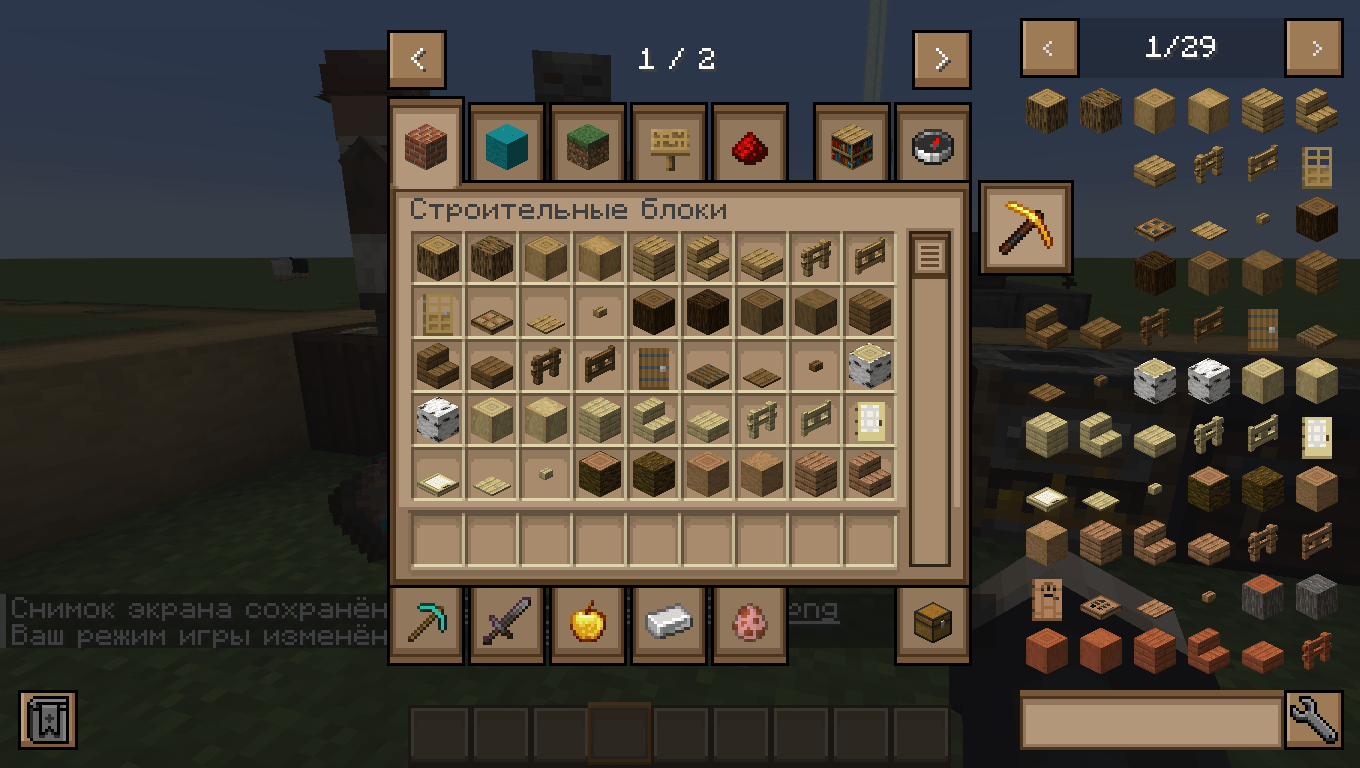Go to the next creative inventory page
Viewport: 1360px width, 768px height.
(940, 58)
